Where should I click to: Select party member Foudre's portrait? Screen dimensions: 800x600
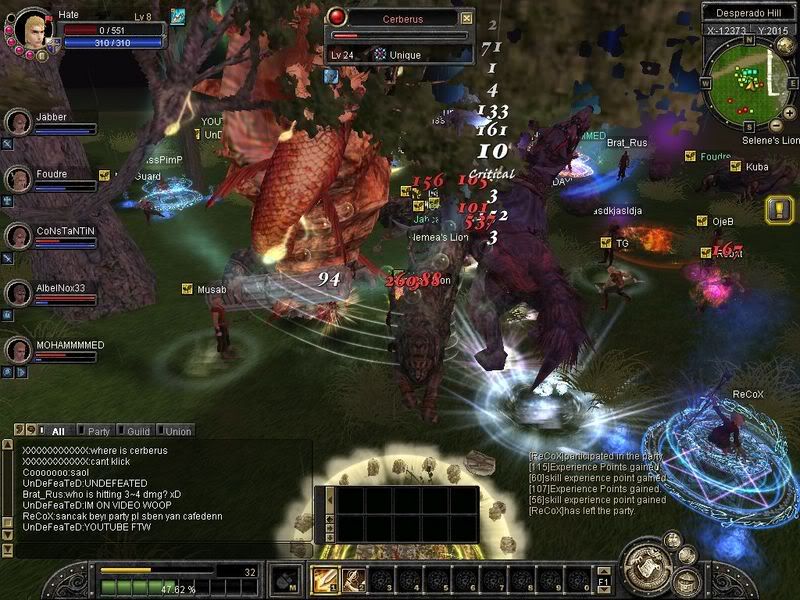19,180
